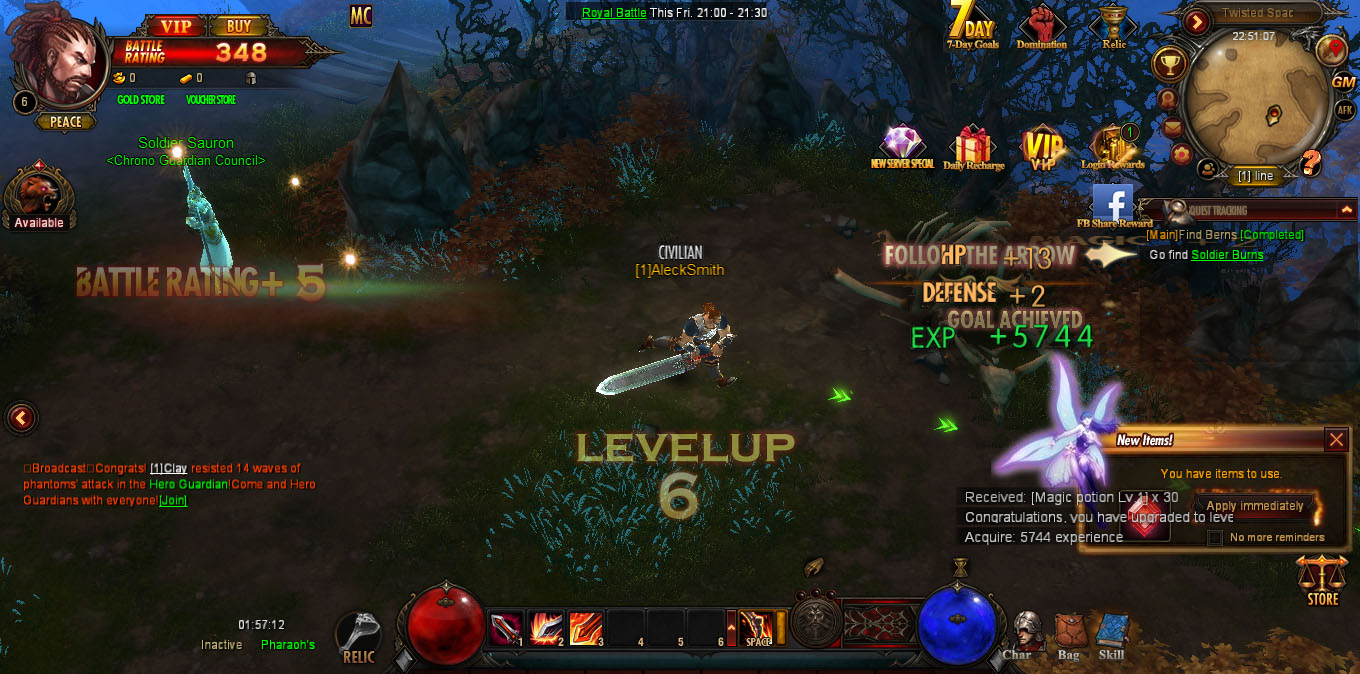Open the Bag inventory
Image resolution: width=1360 pixels, height=674 pixels.
1068,636
